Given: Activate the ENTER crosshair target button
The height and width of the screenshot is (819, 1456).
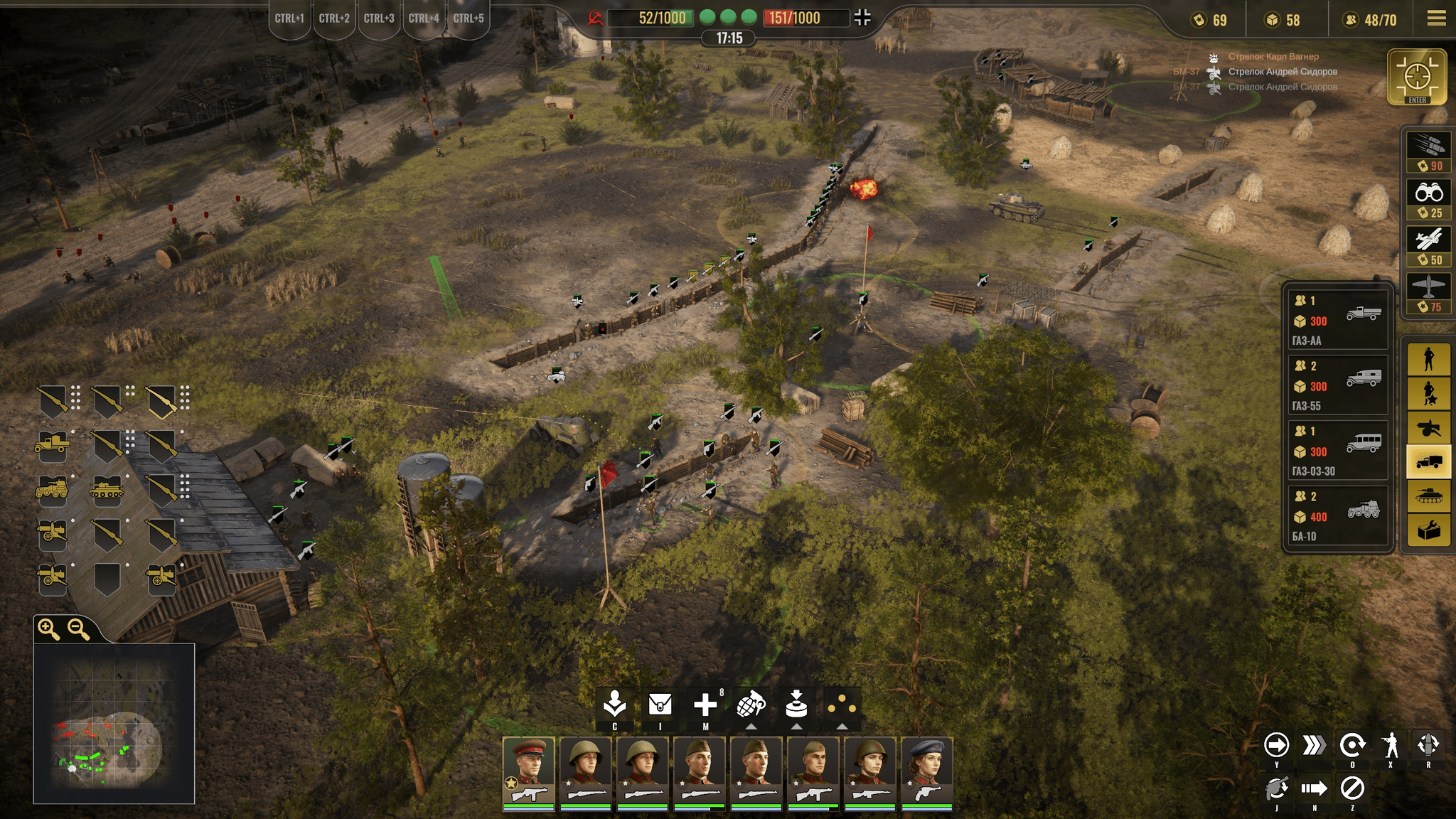Looking at the screenshot, I should click(x=1417, y=77).
